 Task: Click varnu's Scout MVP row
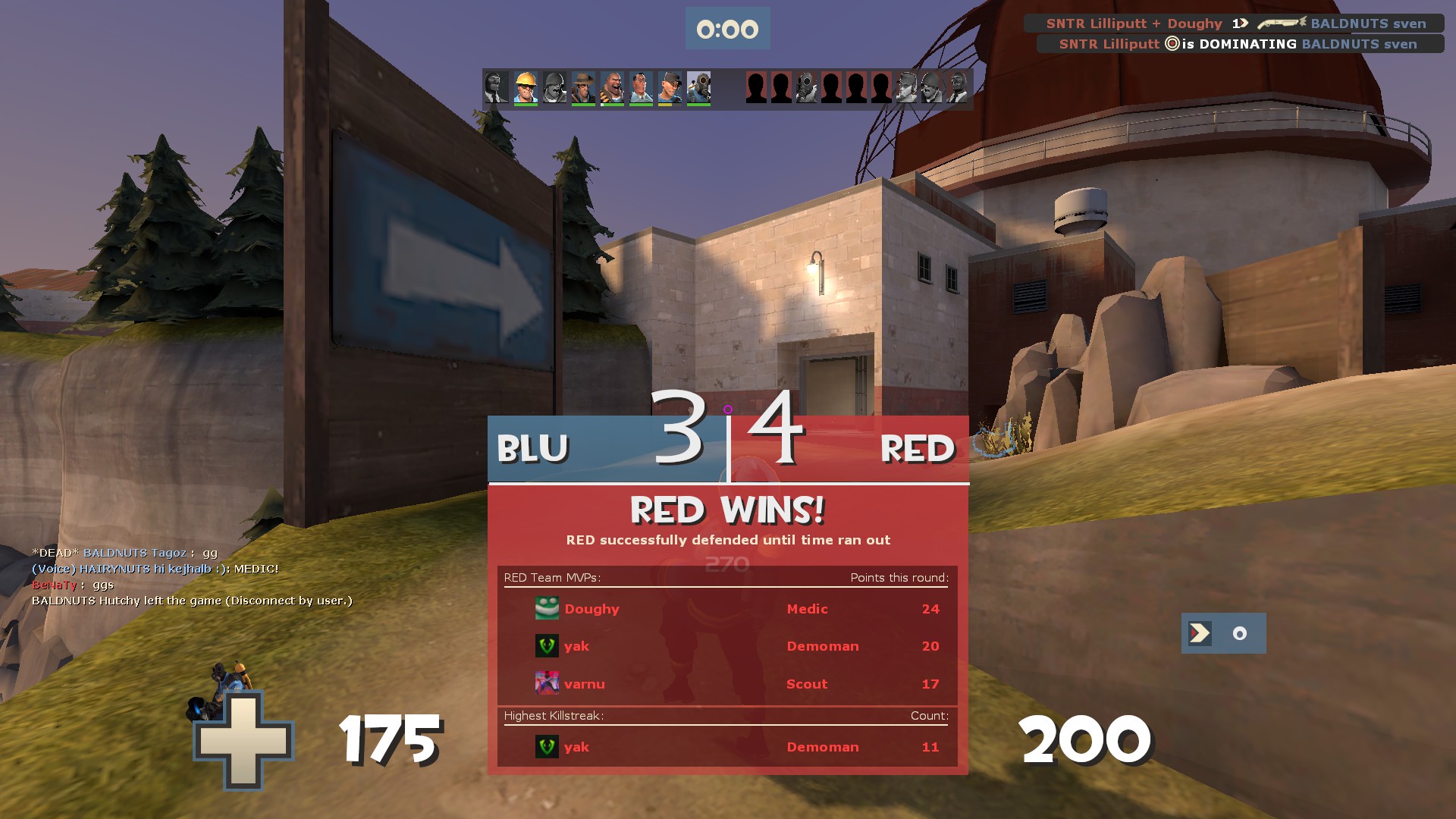pyautogui.click(x=726, y=684)
